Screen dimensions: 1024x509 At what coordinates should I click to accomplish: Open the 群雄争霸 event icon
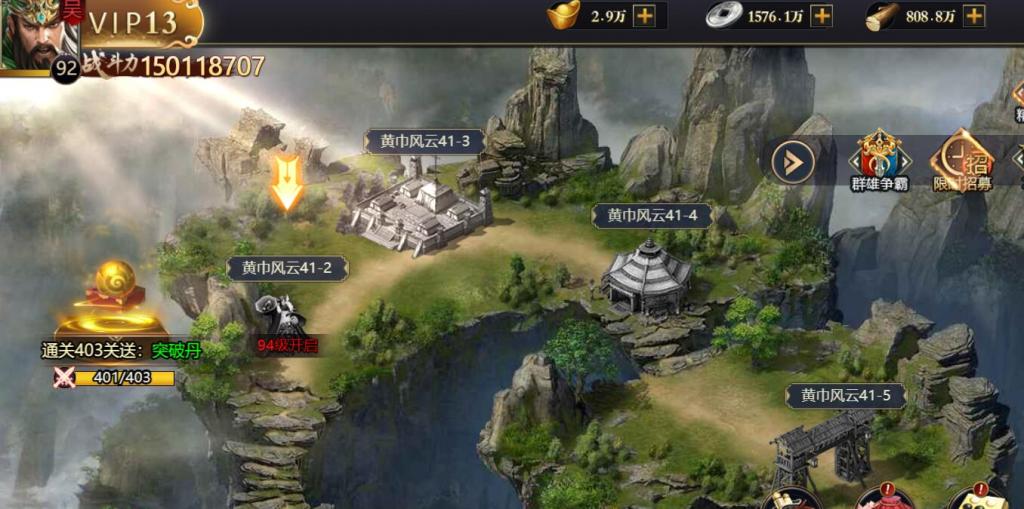coord(879,160)
